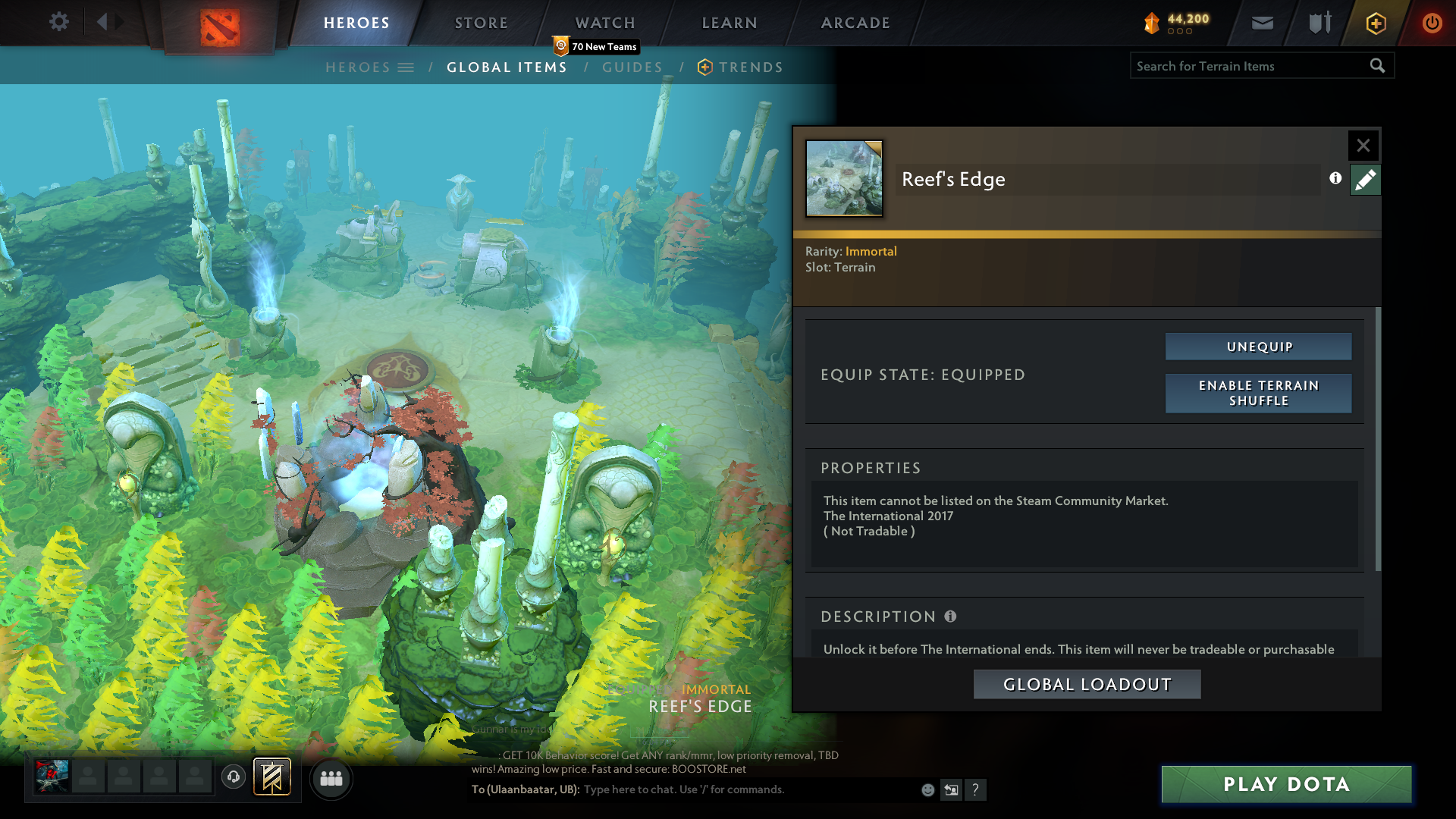Open the GUIDES section
Image resolution: width=1456 pixels, height=819 pixels.
pos(633,67)
